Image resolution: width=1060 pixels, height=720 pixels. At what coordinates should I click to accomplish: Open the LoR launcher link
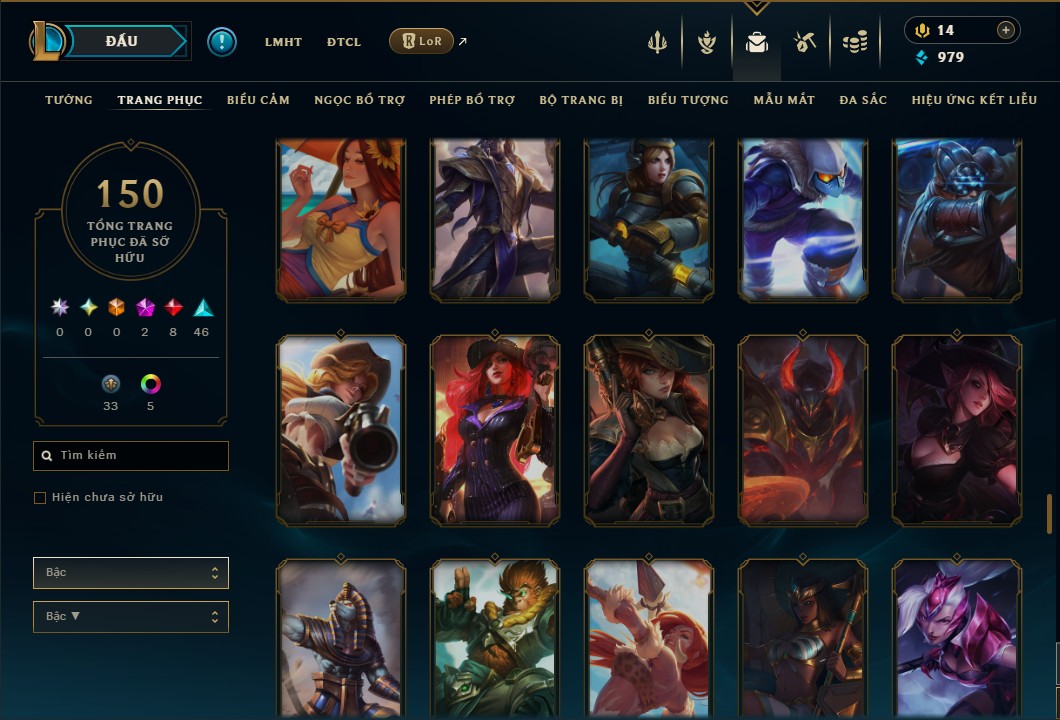421,41
